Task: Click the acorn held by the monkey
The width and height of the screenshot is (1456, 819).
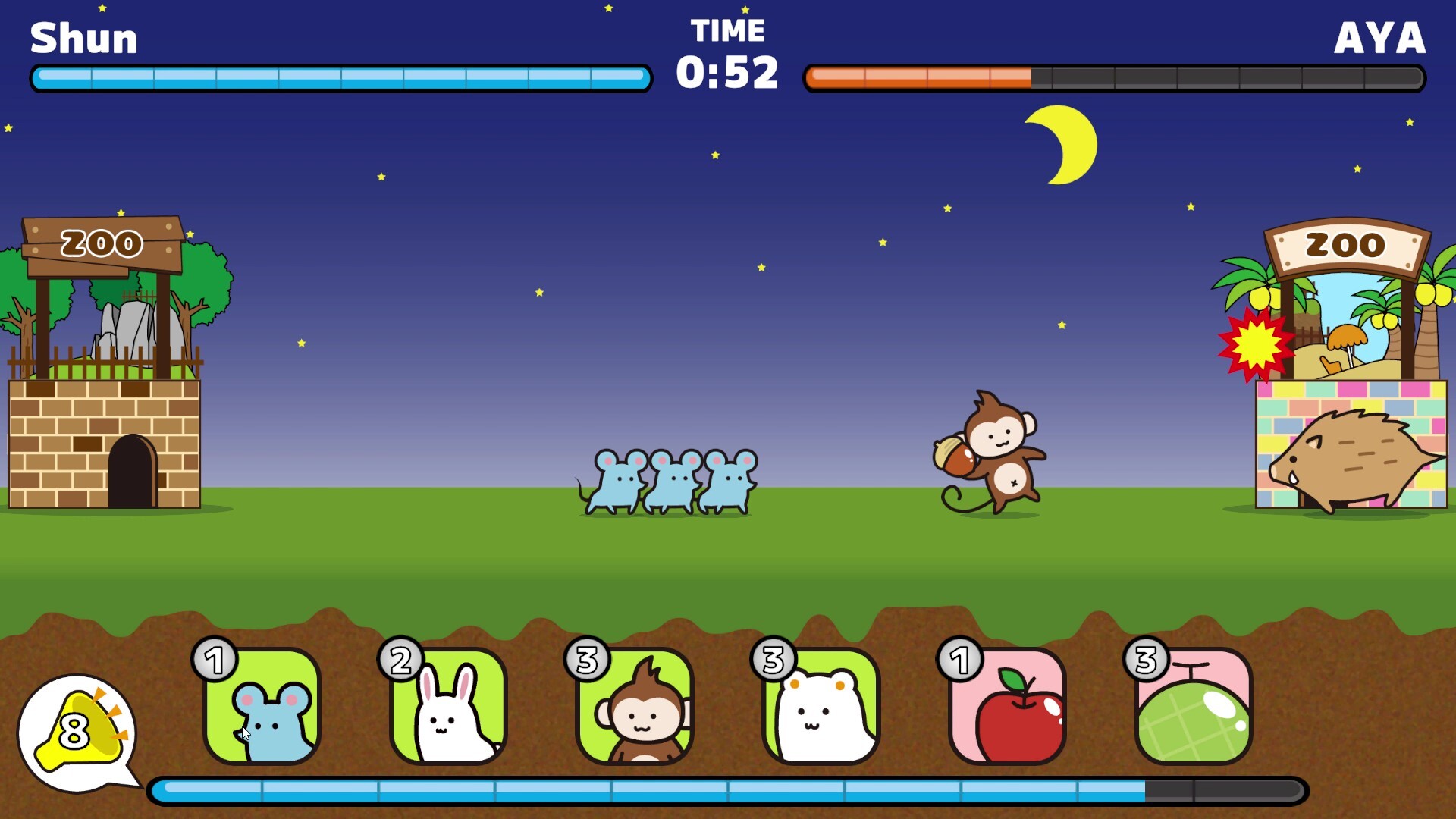Action: click(x=955, y=455)
